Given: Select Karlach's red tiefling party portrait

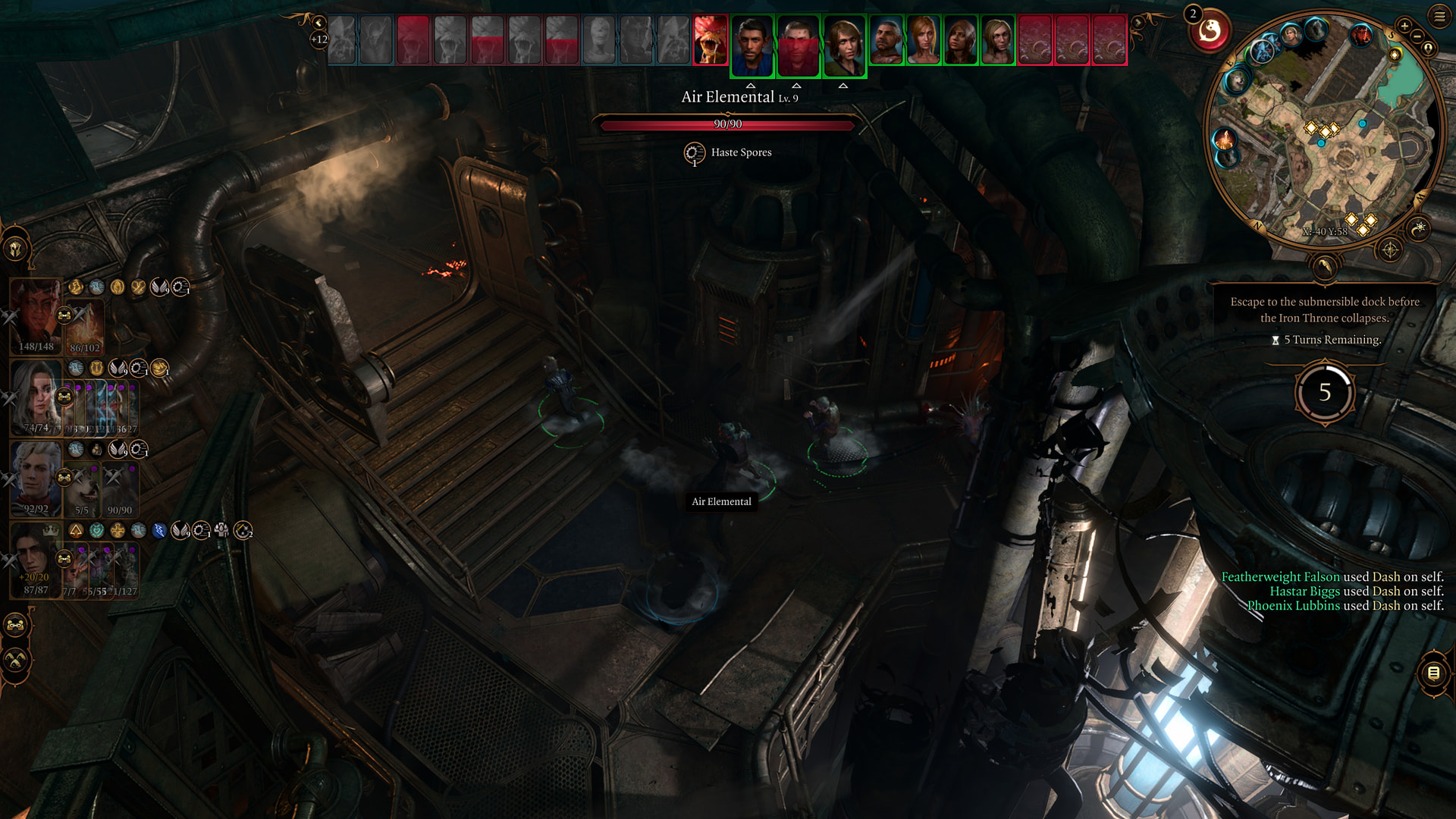Looking at the screenshot, I should point(35,312).
